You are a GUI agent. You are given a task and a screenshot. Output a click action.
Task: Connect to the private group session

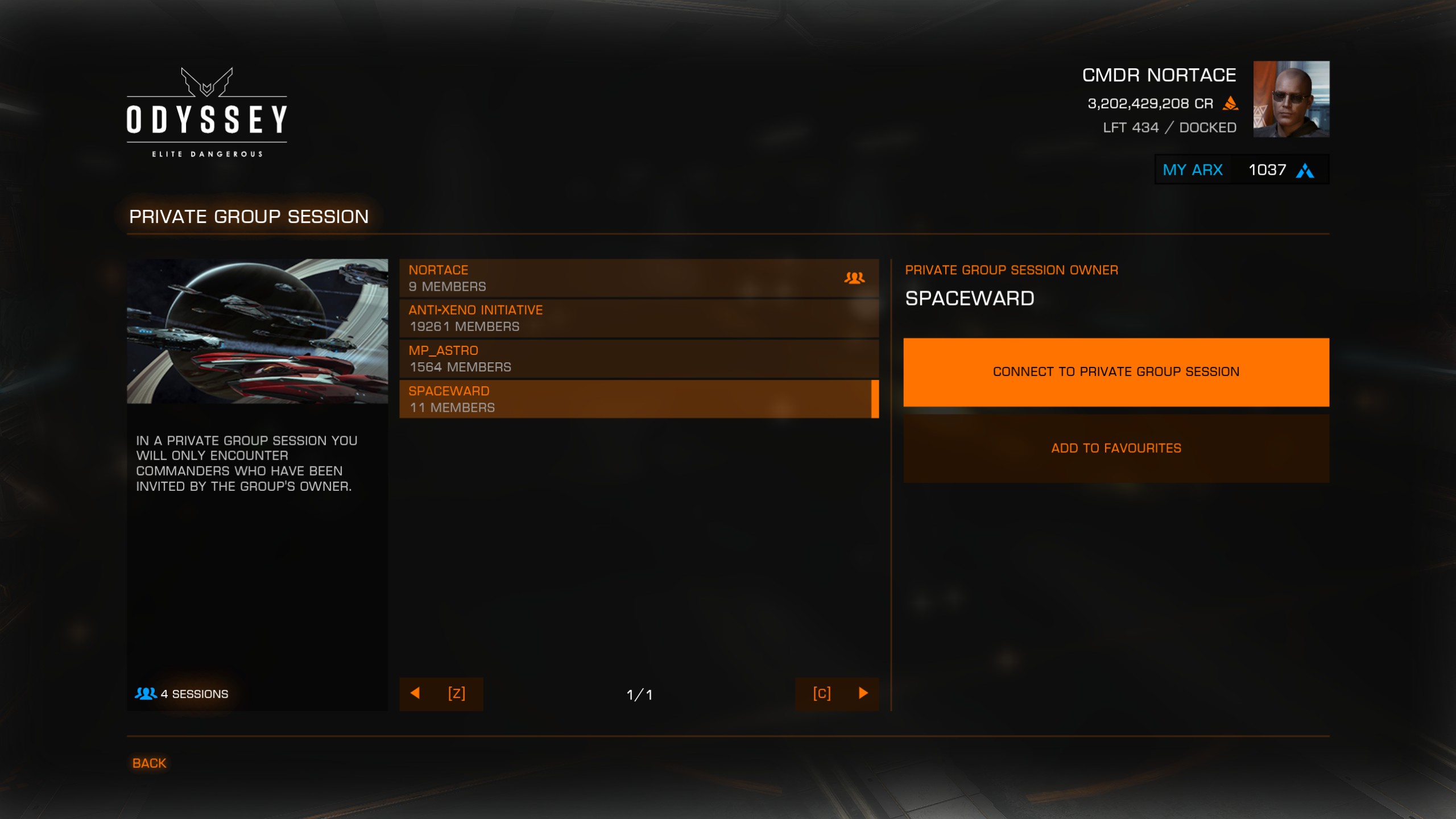pyautogui.click(x=1116, y=372)
